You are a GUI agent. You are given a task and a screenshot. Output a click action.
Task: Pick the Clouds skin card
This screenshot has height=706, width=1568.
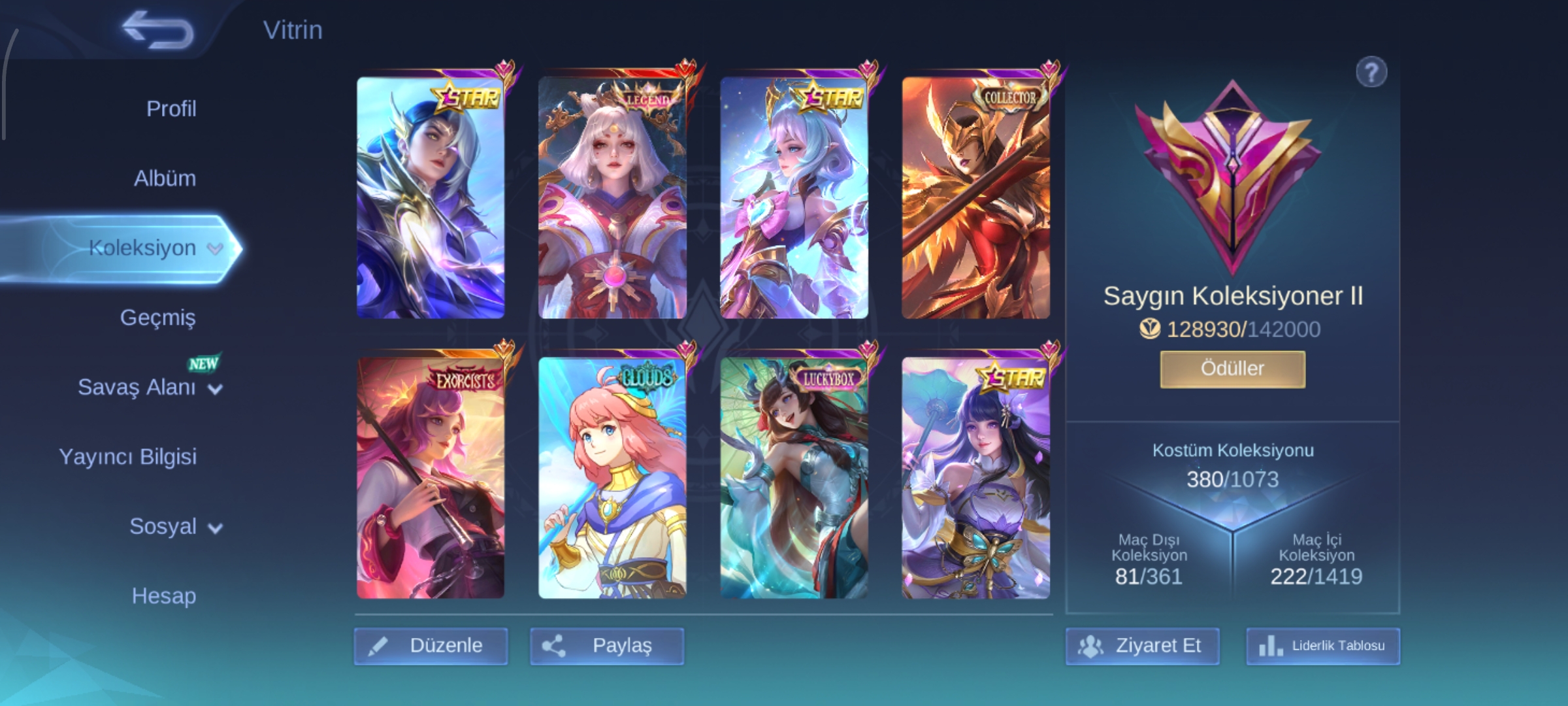612,479
